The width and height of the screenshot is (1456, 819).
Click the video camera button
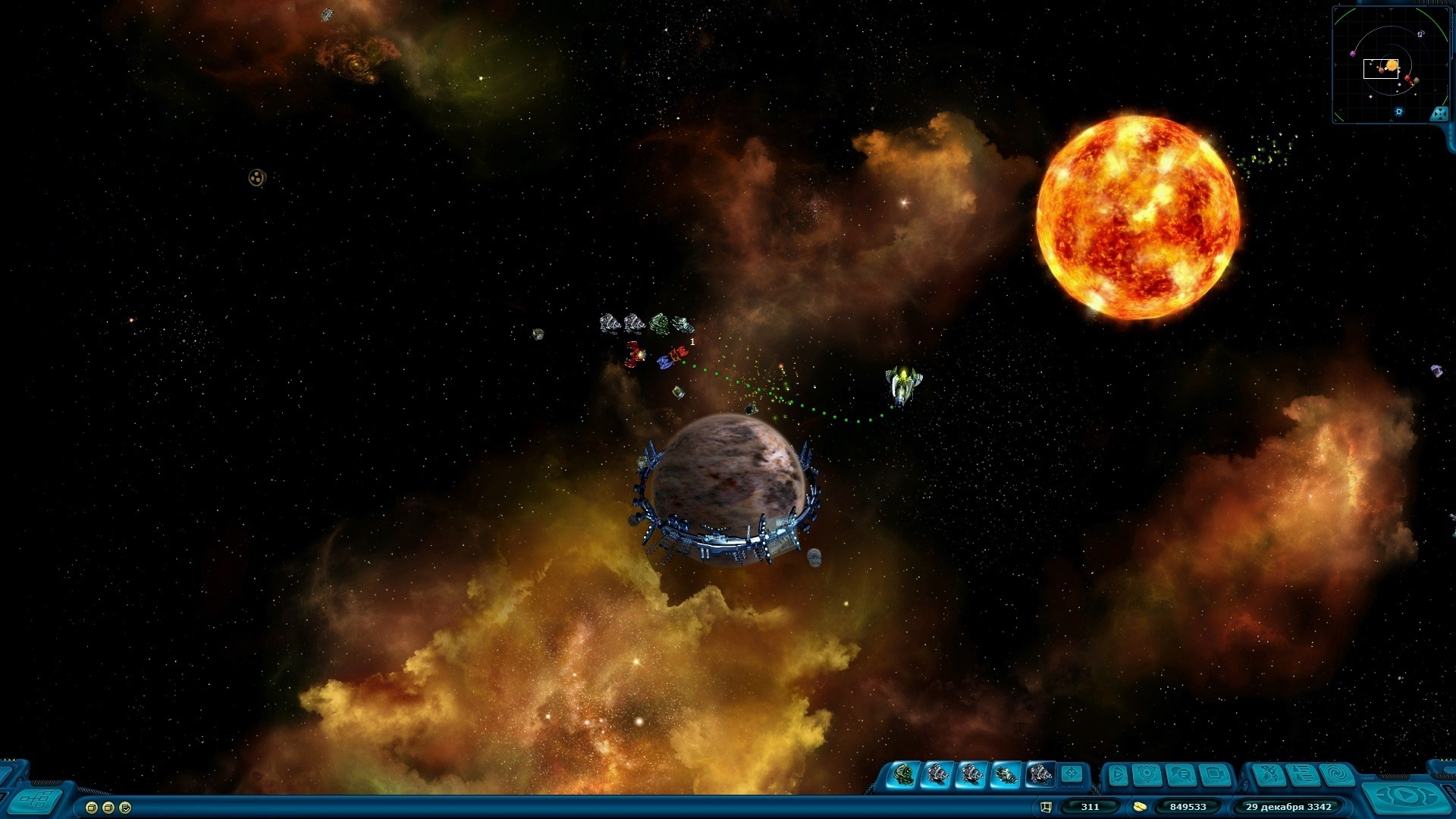(1215, 775)
